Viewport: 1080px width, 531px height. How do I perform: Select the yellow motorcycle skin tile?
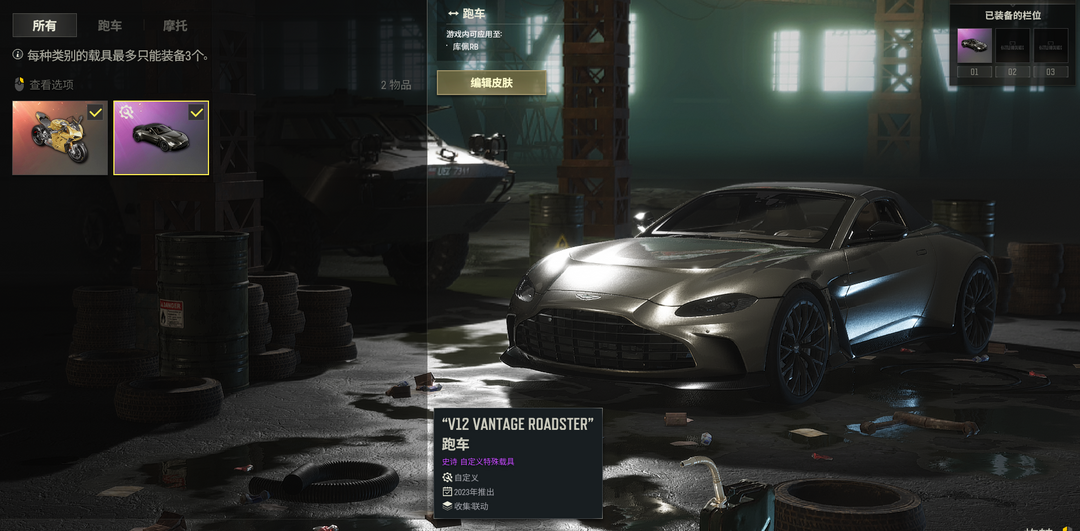pos(60,138)
